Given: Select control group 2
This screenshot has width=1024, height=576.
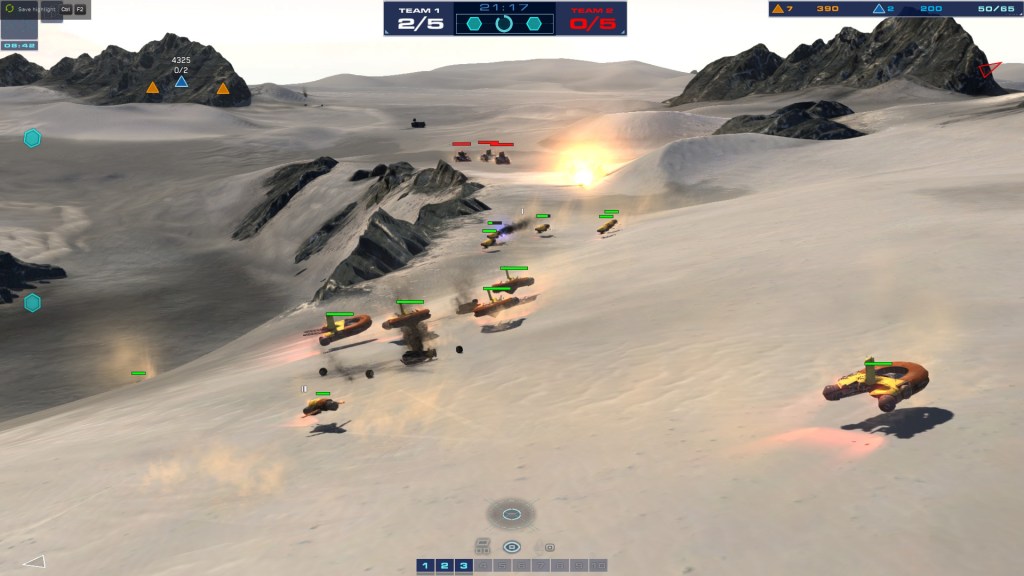Looking at the screenshot, I should (x=444, y=566).
